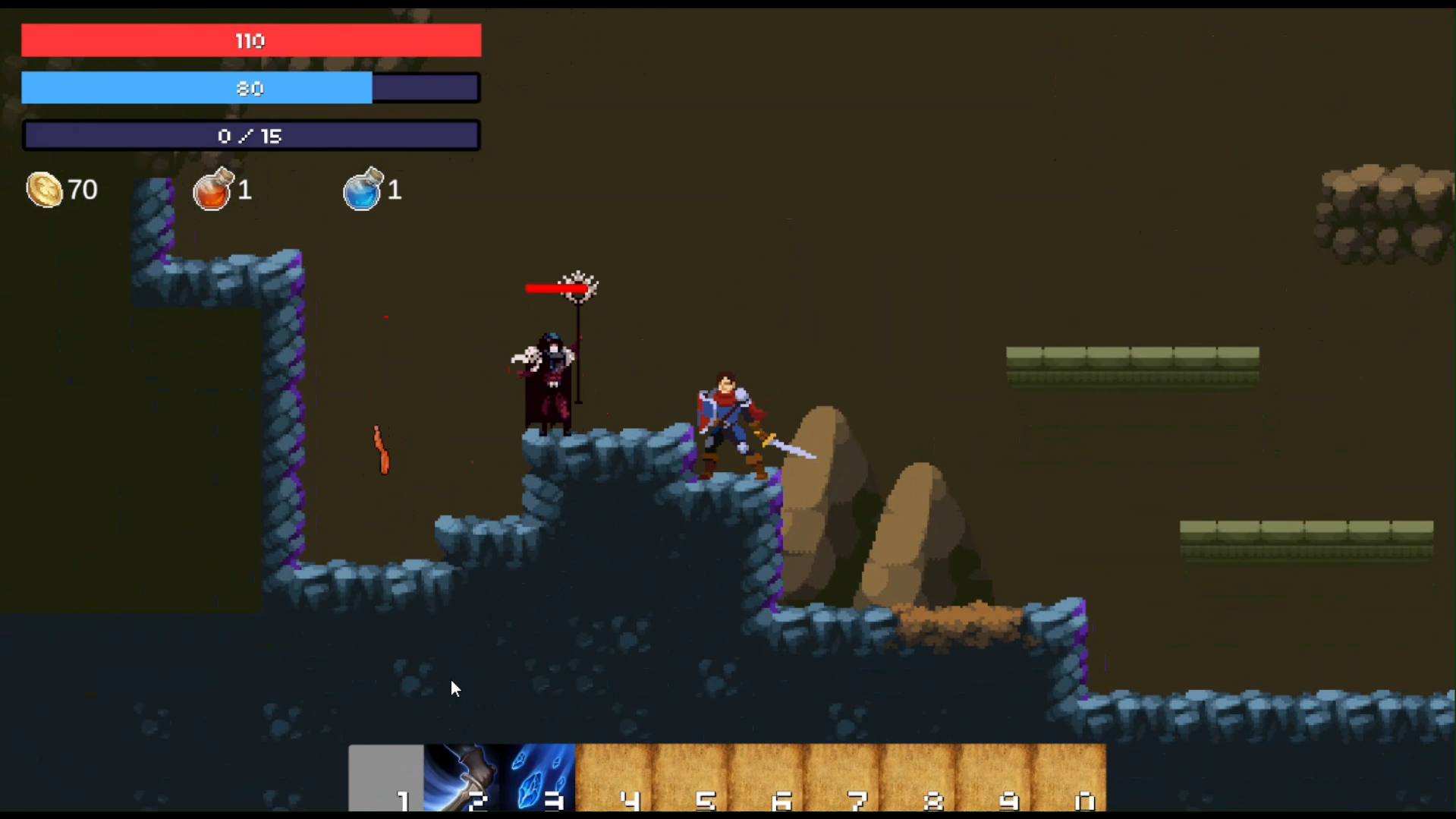Click the health potion count label 1
The width and height of the screenshot is (1456, 819).
(x=244, y=190)
